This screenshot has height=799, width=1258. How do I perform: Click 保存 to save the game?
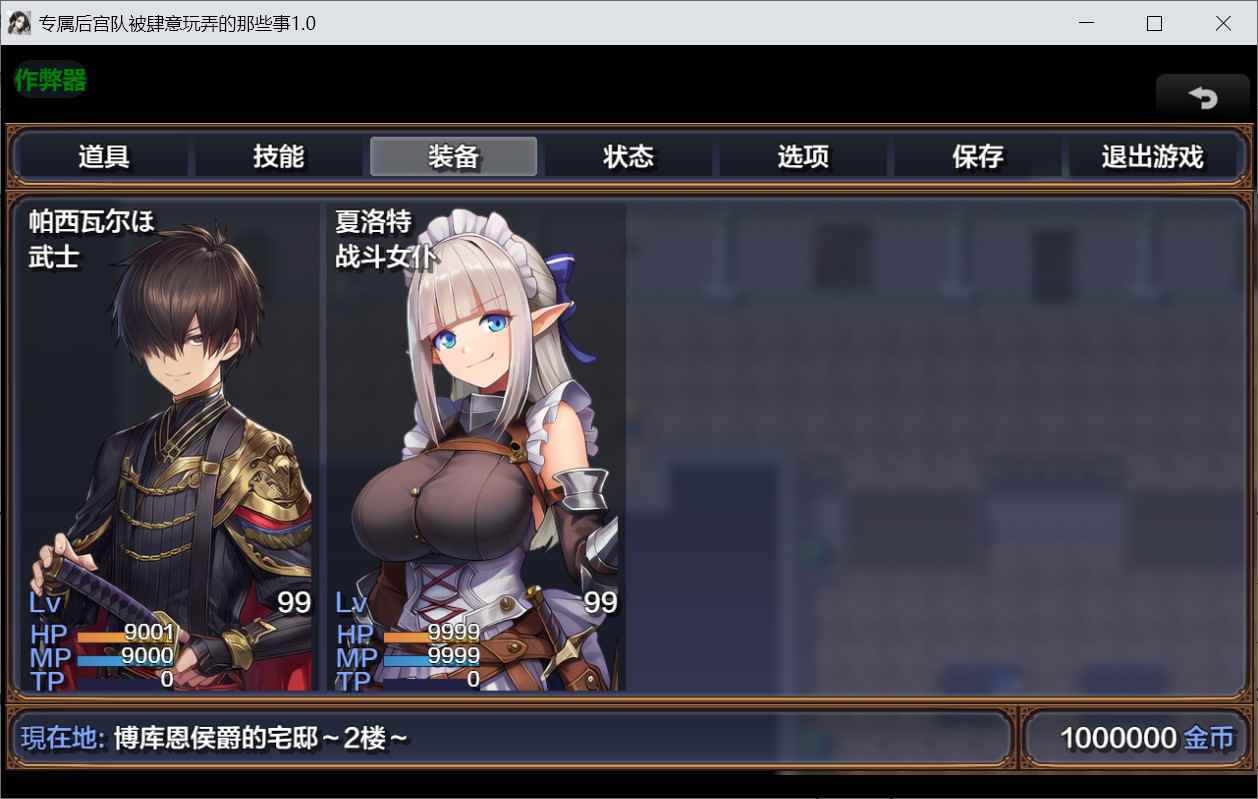(978, 157)
